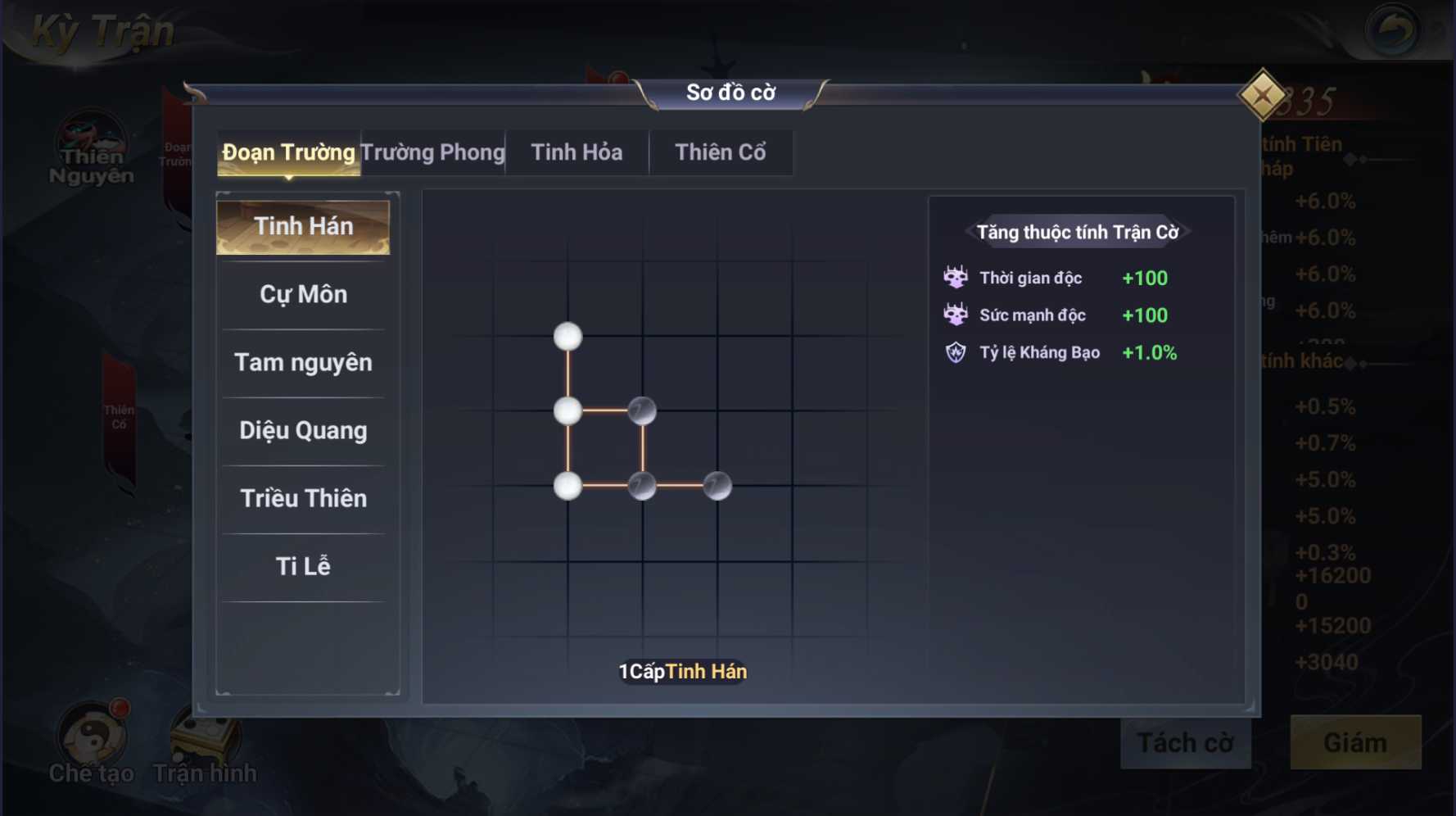Click the Giám button
Image resolution: width=1456 pixels, height=816 pixels.
1355,743
